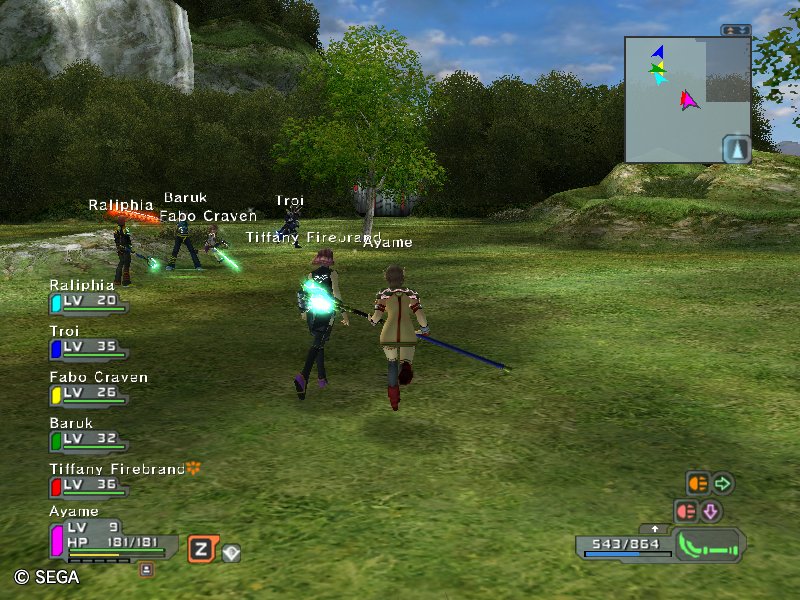Choose Fabo Craven from the party list
Screen dimensions: 800x600
tap(88, 394)
